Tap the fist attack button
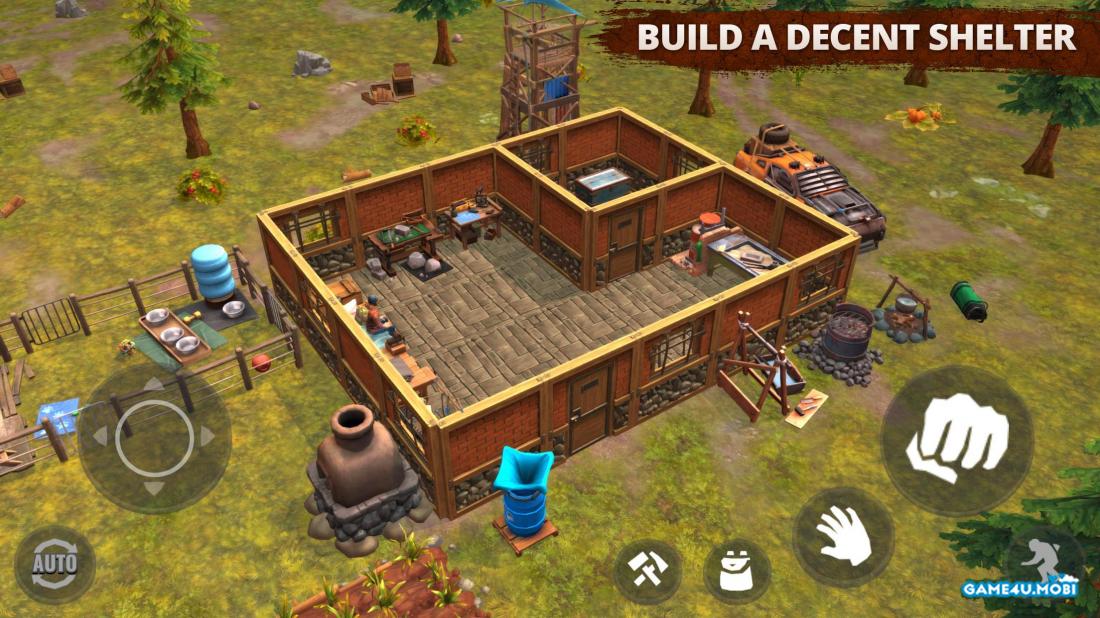Image resolution: width=1100 pixels, height=618 pixels. coord(957,440)
